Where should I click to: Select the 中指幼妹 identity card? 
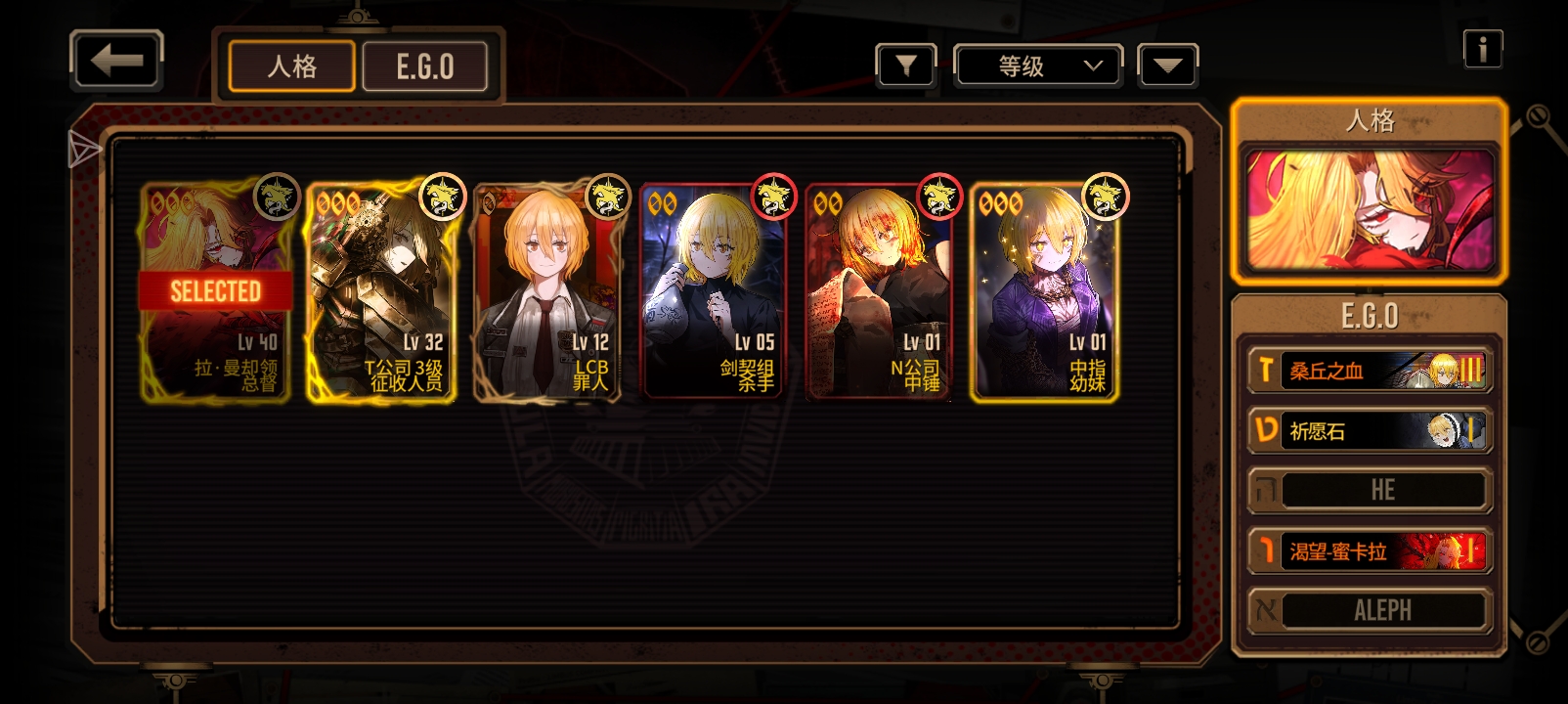coord(1044,291)
